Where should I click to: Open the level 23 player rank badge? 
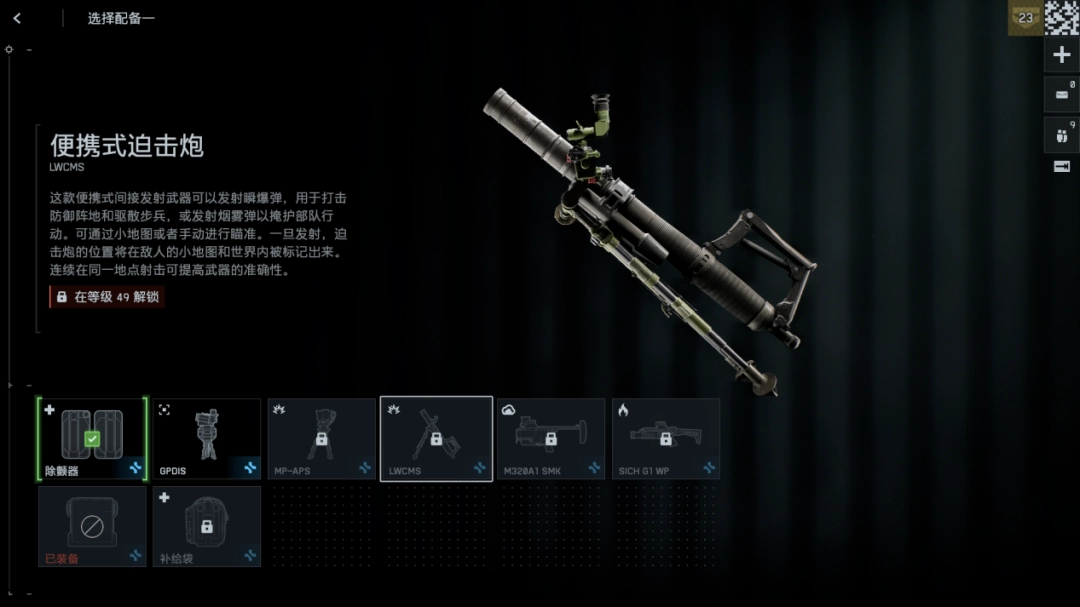[x=1025, y=18]
